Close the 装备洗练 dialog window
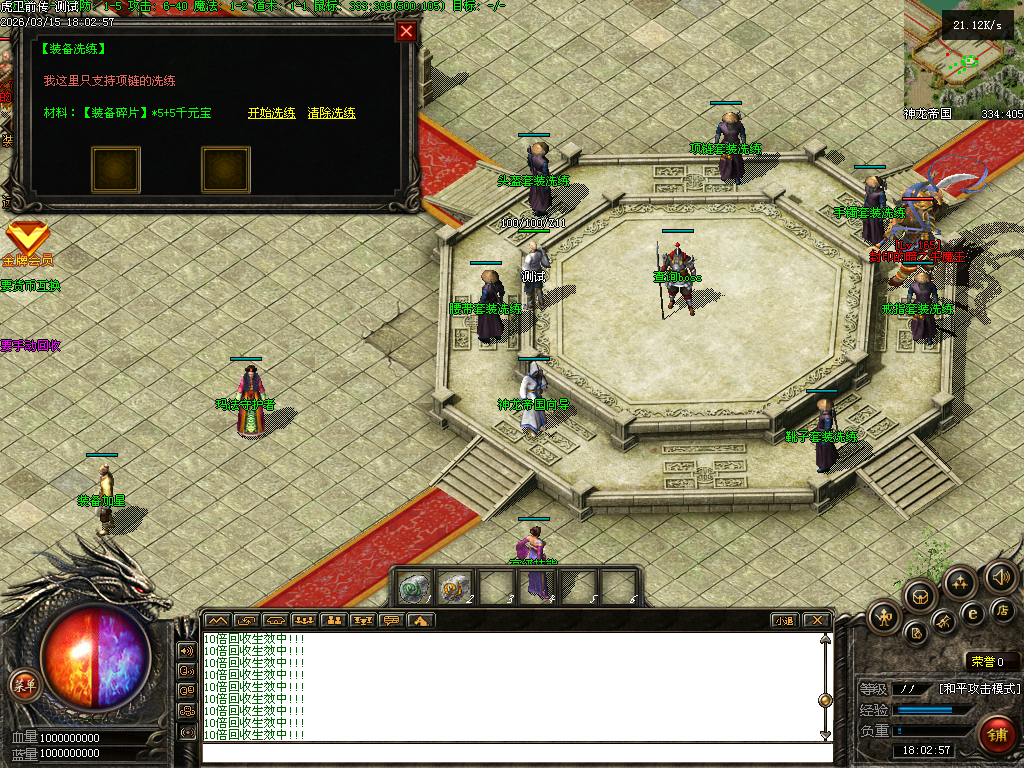This screenshot has height=768, width=1024. pos(406,31)
